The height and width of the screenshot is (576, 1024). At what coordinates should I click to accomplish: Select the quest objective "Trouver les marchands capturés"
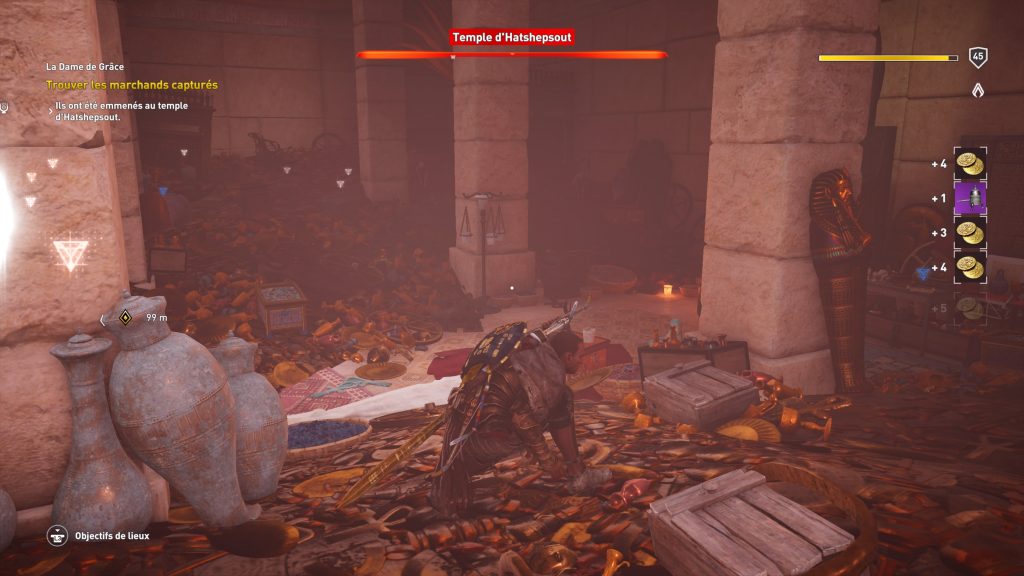(x=131, y=85)
